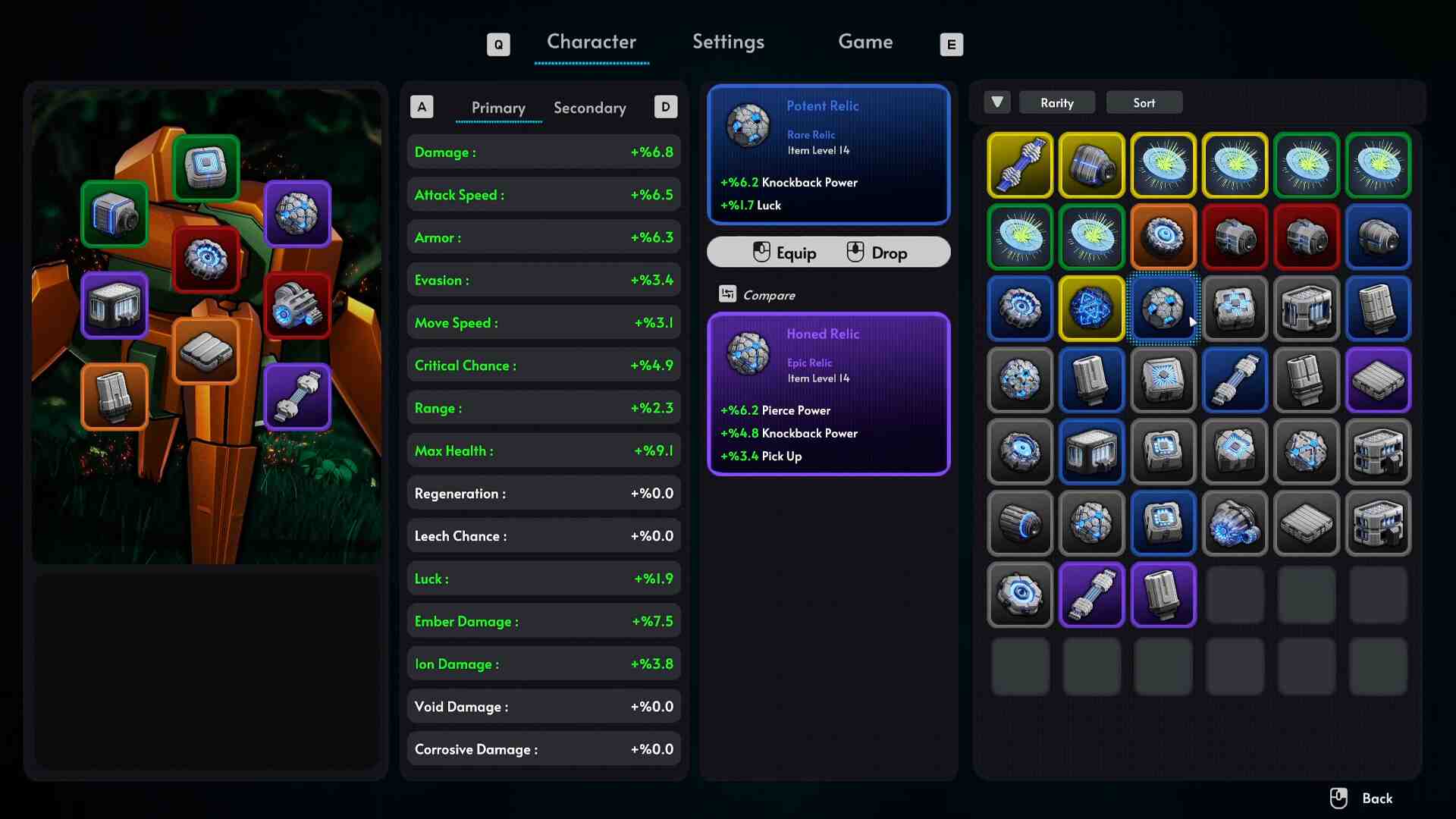Switch to the Character tab
The height and width of the screenshot is (819, 1456).
click(x=591, y=42)
